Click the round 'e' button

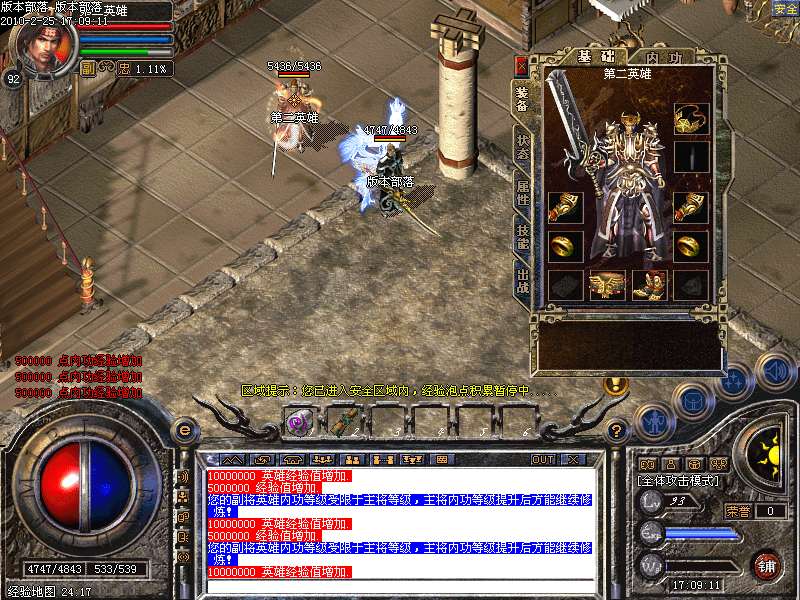pyautogui.click(x=183, y=429)
